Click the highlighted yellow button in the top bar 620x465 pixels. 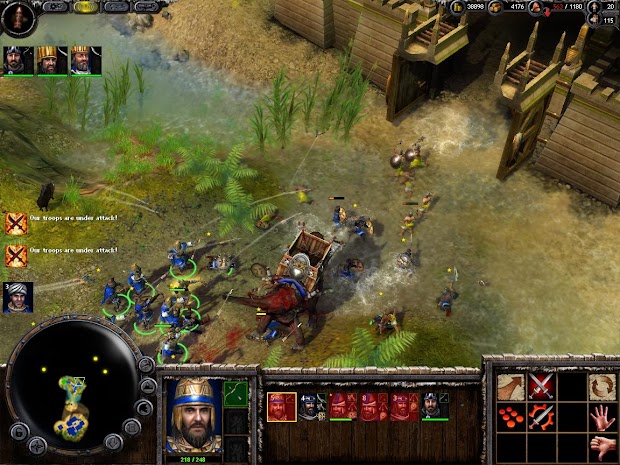point(86,6)
